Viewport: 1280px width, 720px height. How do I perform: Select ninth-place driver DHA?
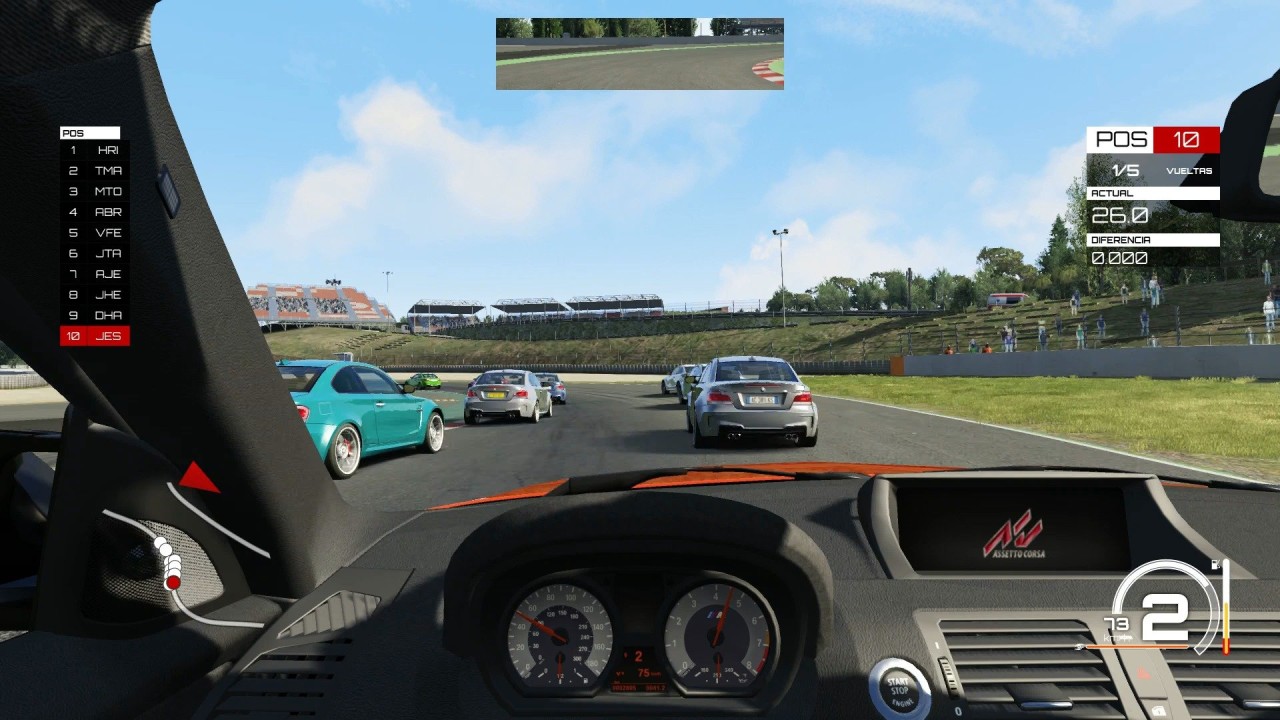(x=95, y=315)
